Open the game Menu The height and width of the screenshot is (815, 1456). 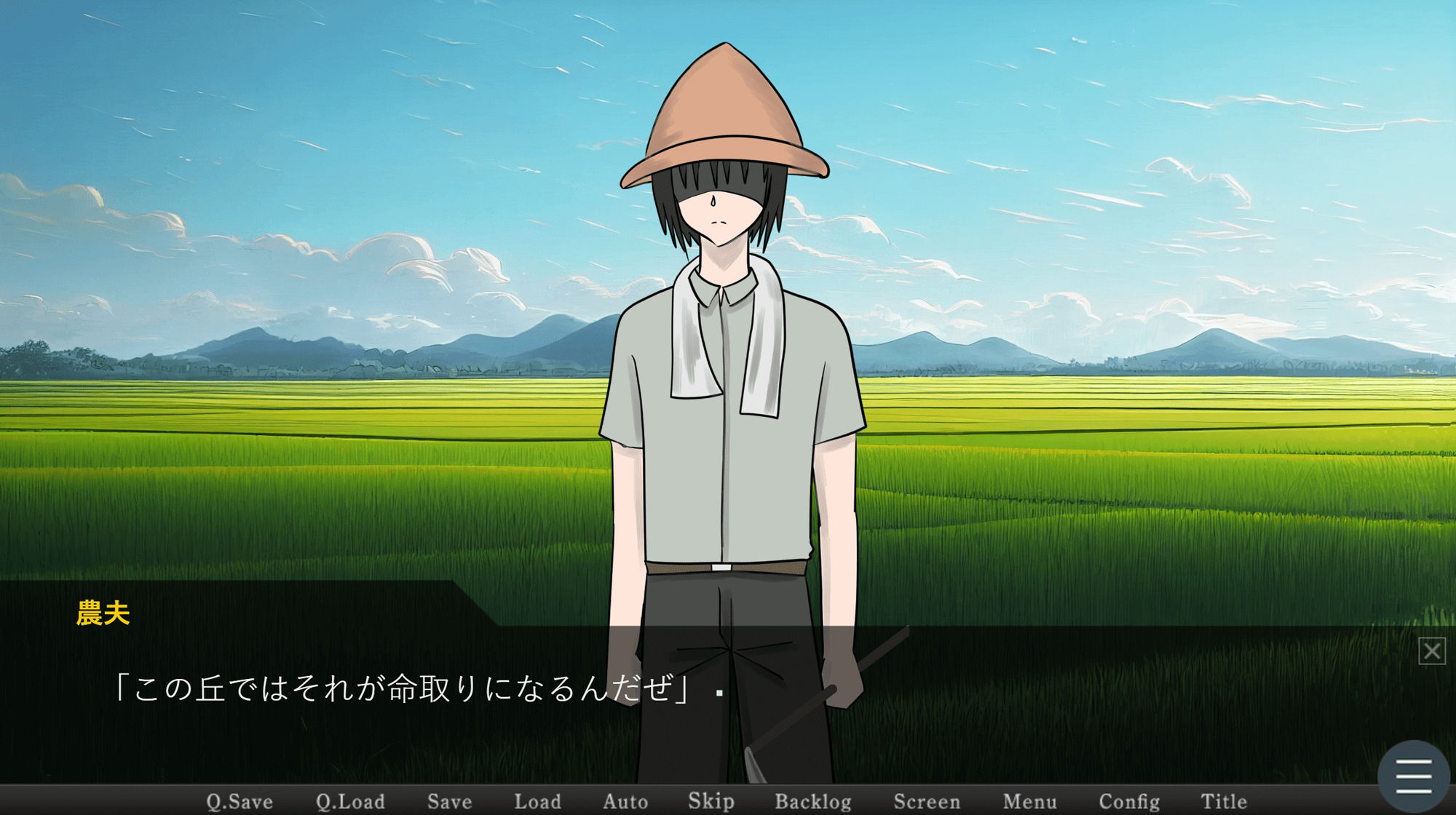pyautogui.click(x=1030, y=800)
